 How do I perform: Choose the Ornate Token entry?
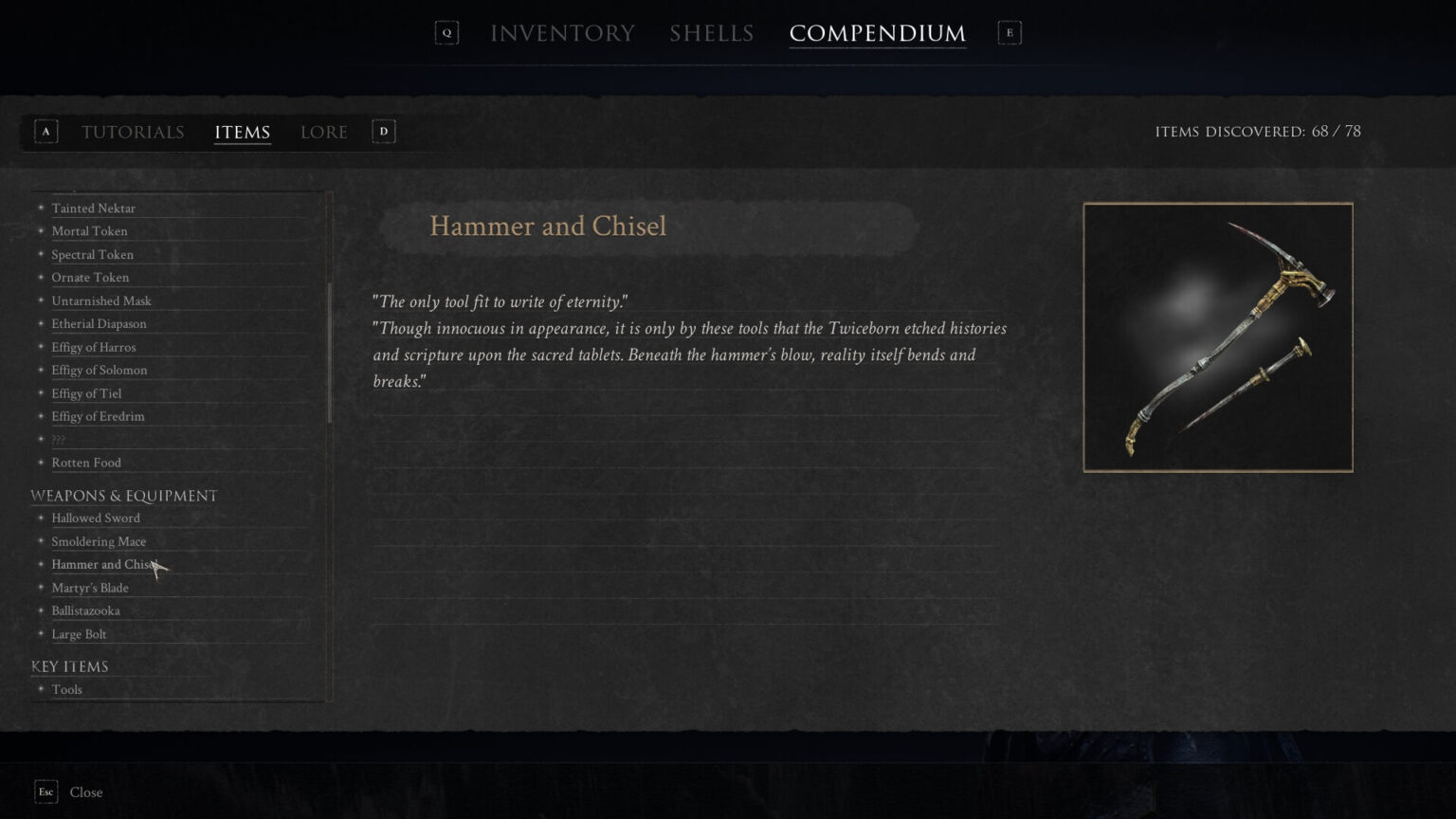tap(90, 278)
